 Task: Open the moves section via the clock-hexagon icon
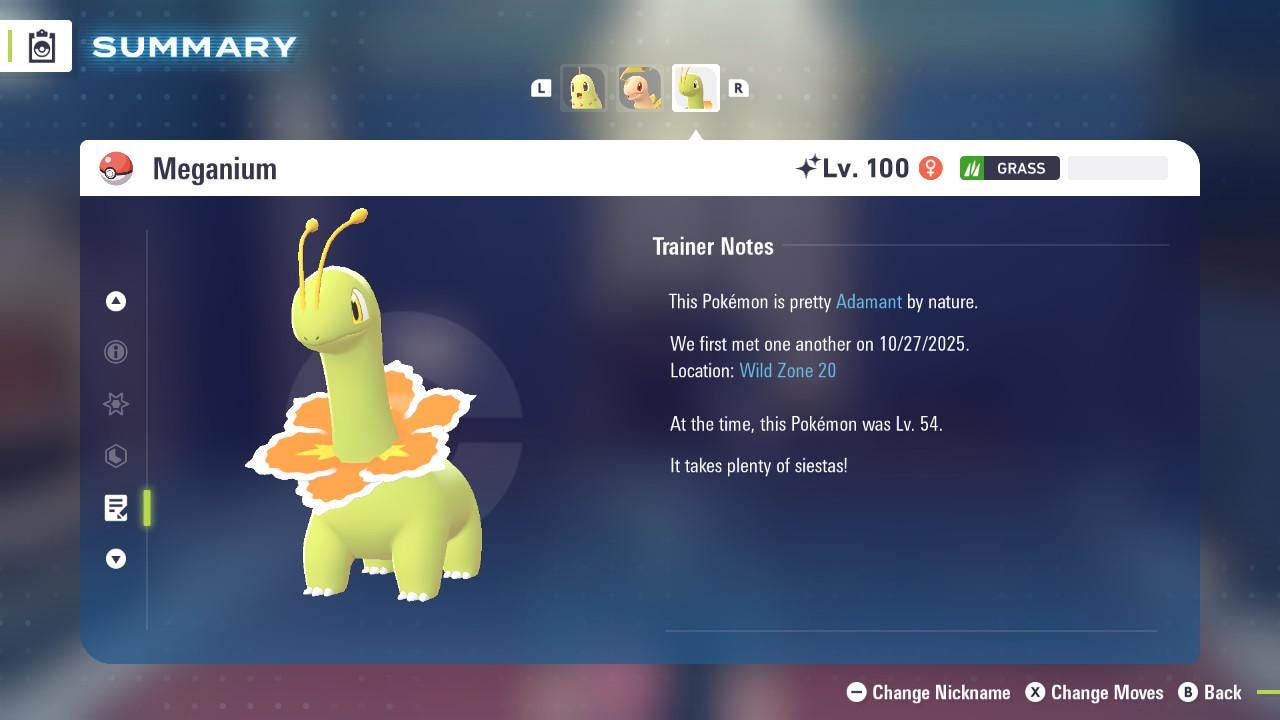click(116, 456)
